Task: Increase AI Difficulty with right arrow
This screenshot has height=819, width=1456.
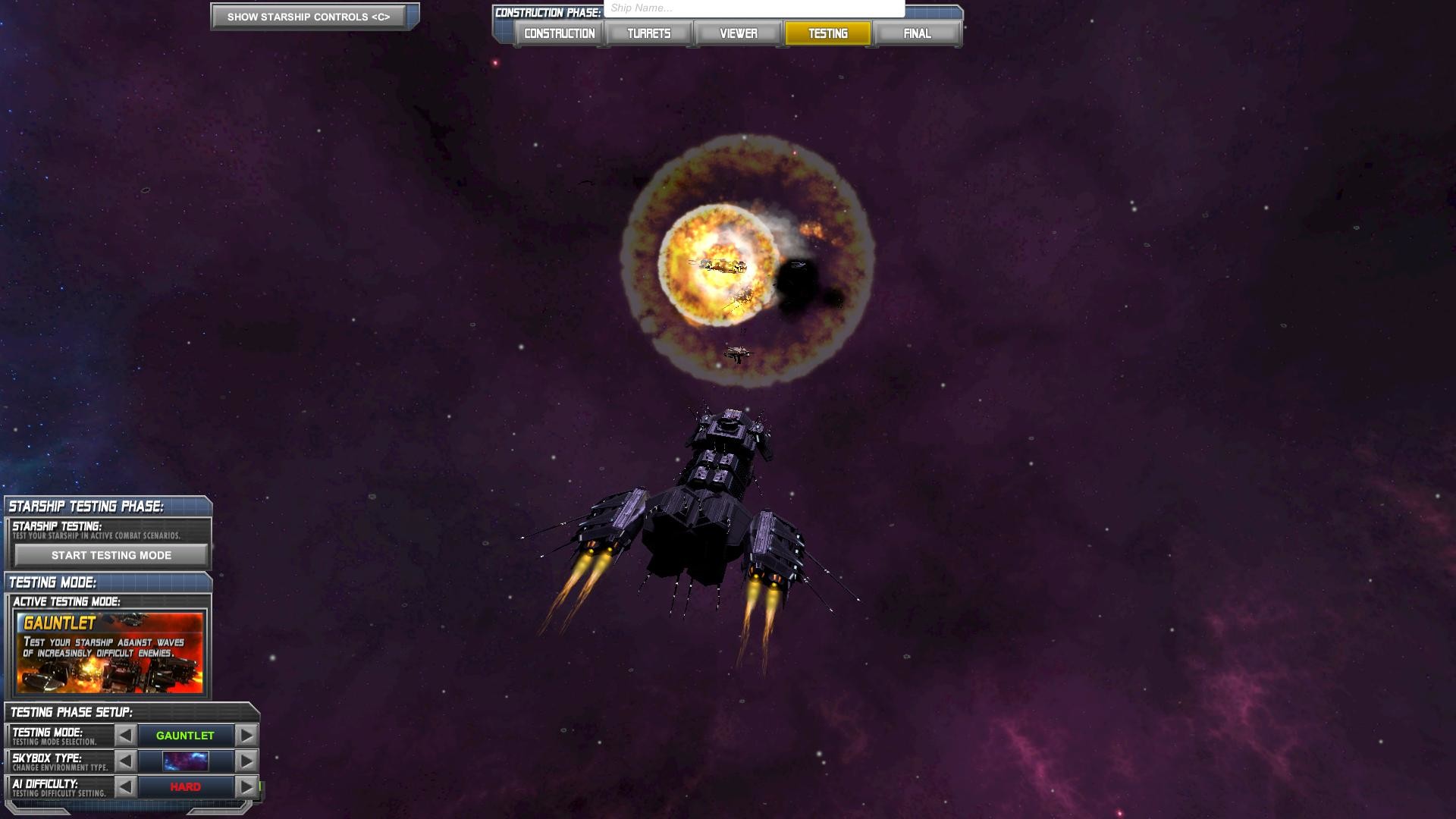Action: click(x=246, y=786)
